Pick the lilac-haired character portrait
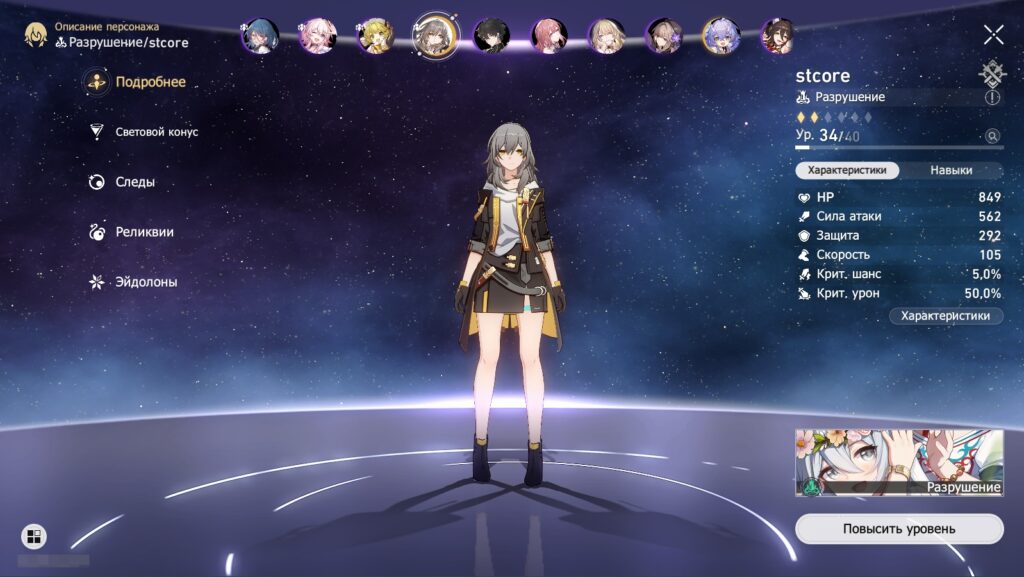The width and height of the screenshot is (1024, 577). 720,36
